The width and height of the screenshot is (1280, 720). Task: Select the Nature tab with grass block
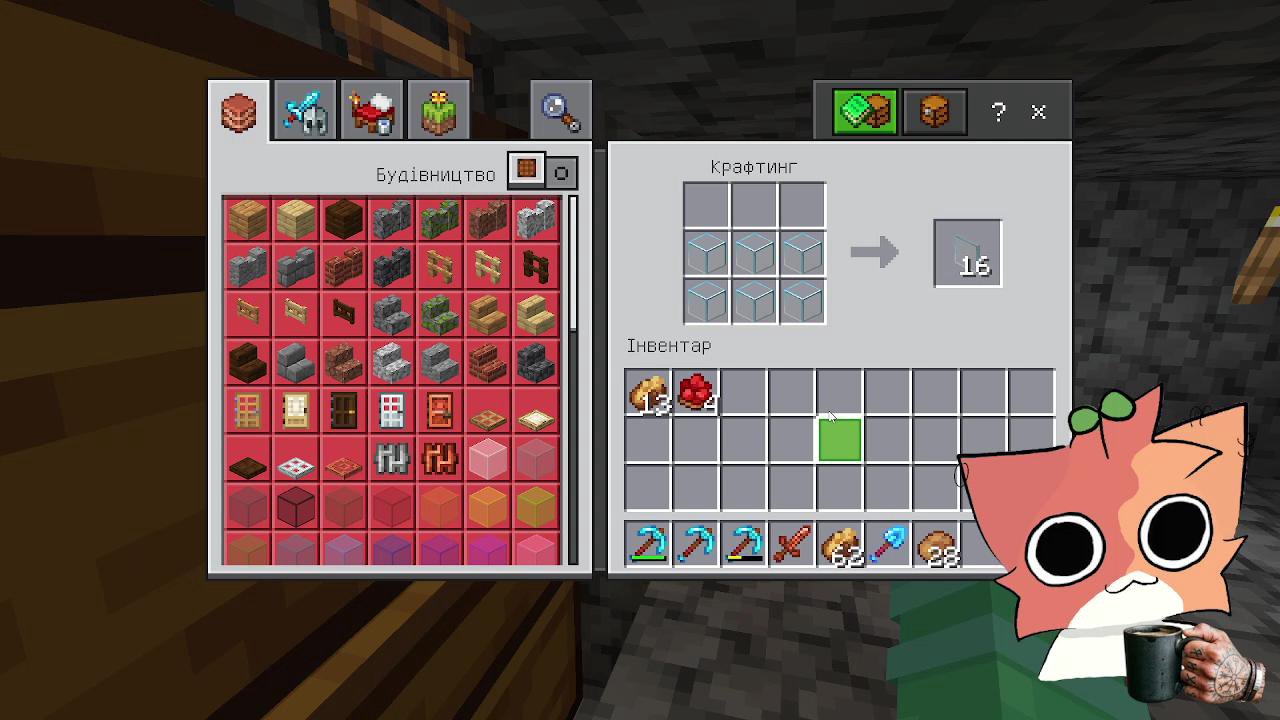pyautogui.click(x=438, y=111)
